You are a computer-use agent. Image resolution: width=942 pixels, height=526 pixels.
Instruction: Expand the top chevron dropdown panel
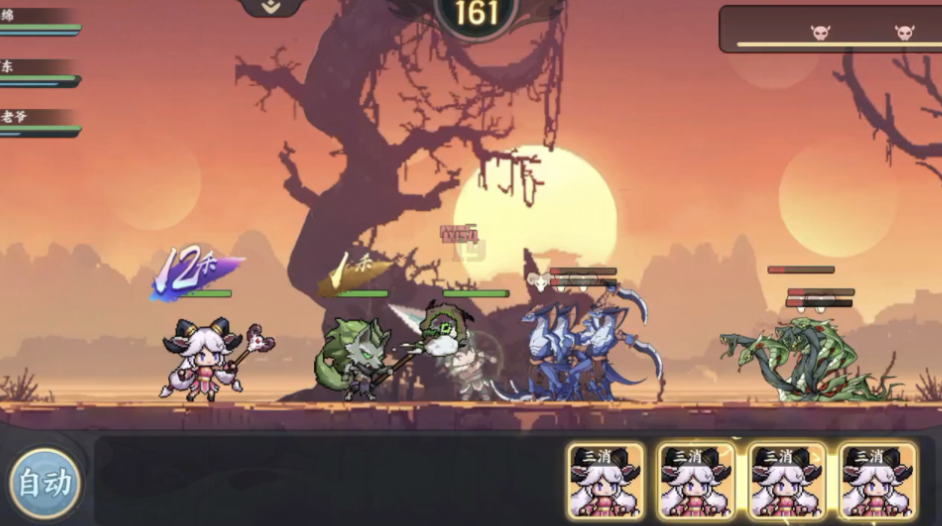click(271, 6)
